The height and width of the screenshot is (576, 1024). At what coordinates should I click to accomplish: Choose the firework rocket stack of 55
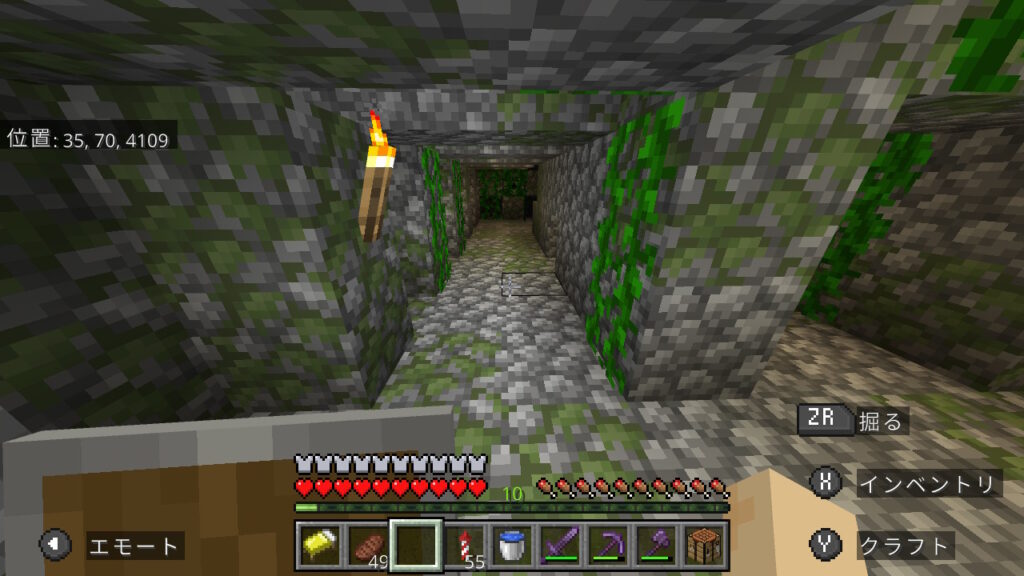click(464, 546)
